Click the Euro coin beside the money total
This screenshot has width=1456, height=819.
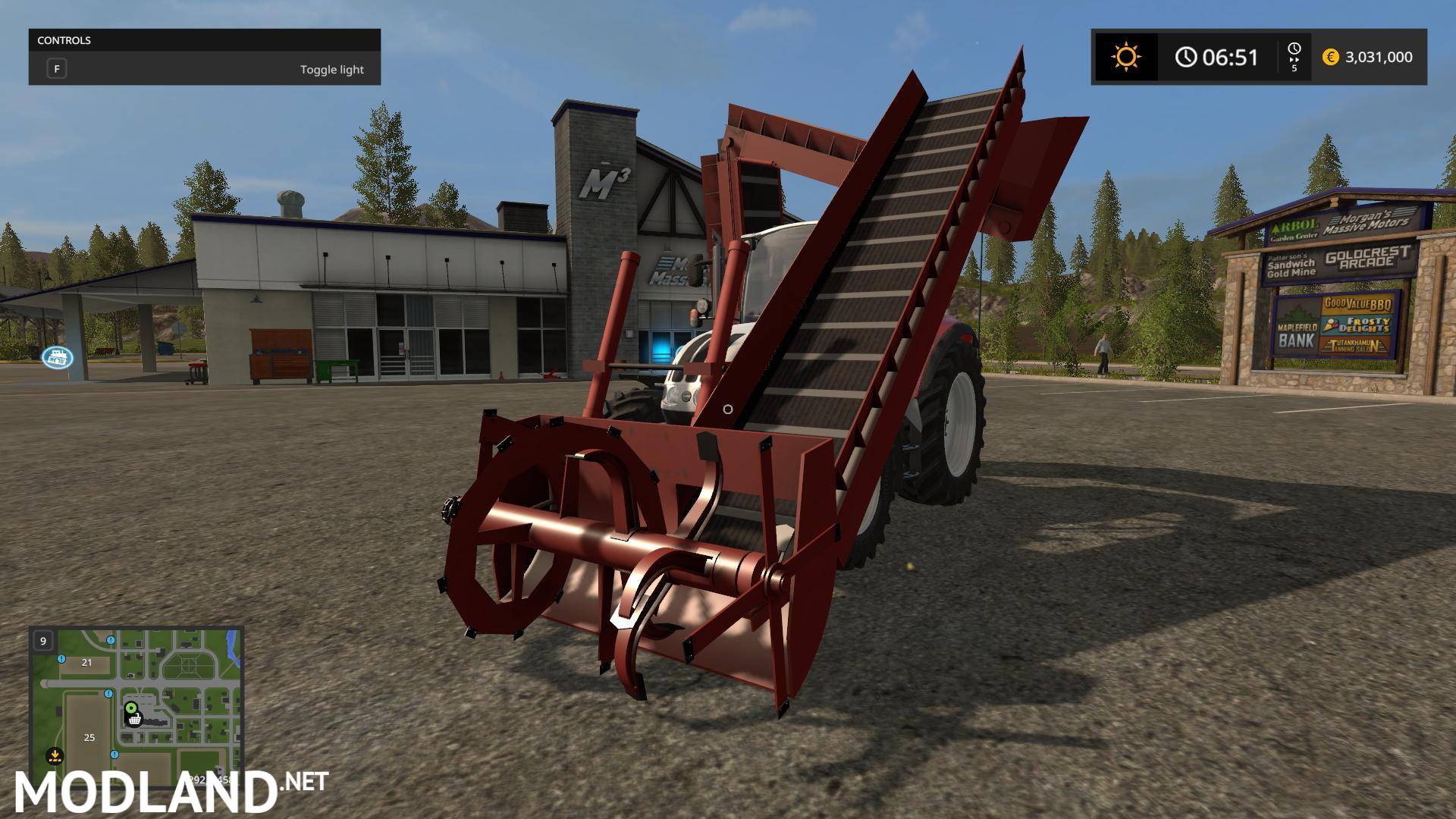1330,57
